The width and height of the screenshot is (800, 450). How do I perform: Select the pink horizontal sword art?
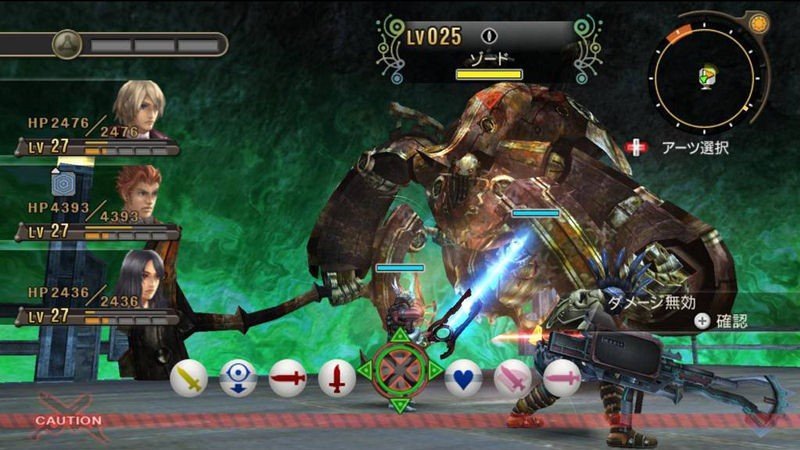pos(562,378)
